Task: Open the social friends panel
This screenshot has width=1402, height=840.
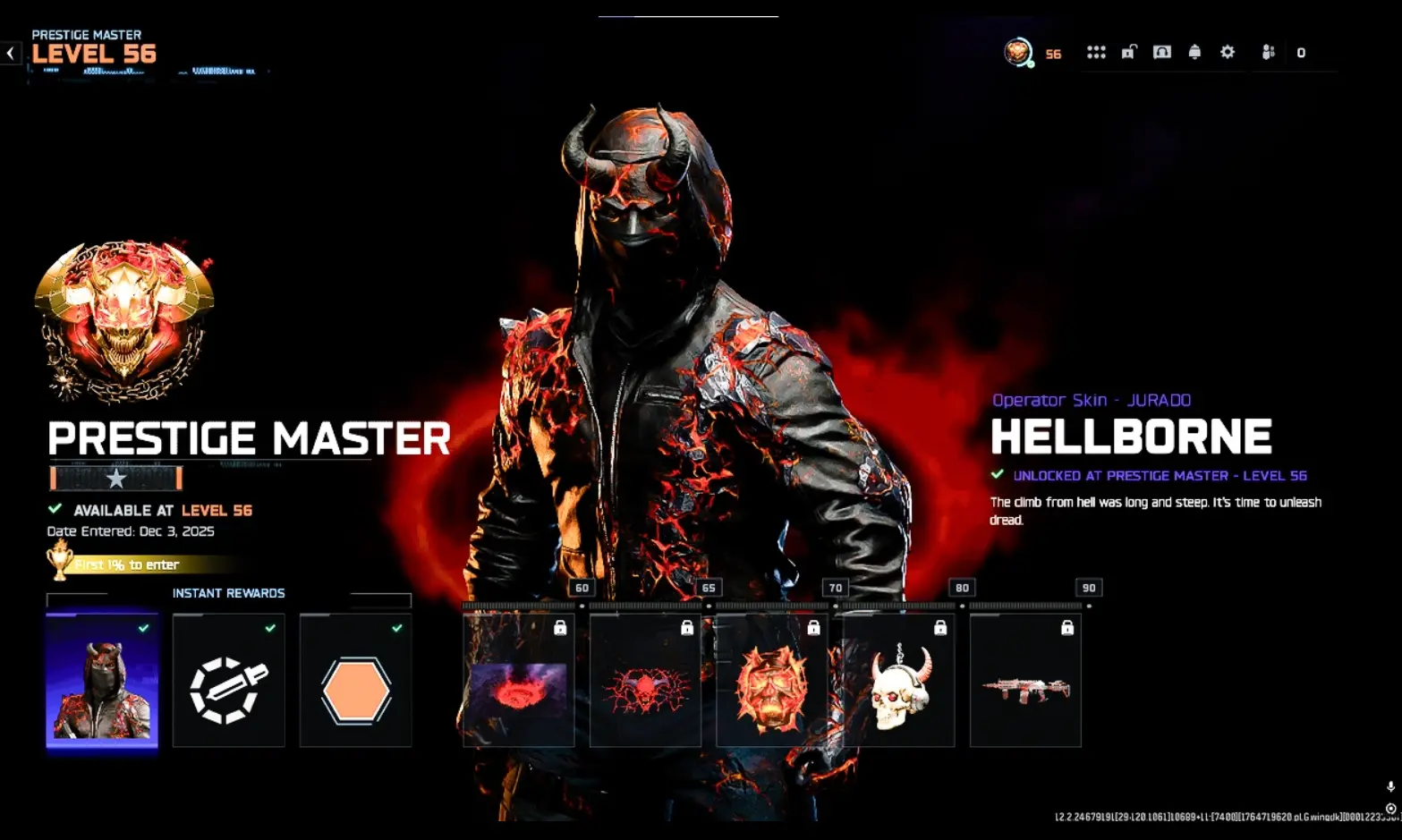Action: 1268,52
